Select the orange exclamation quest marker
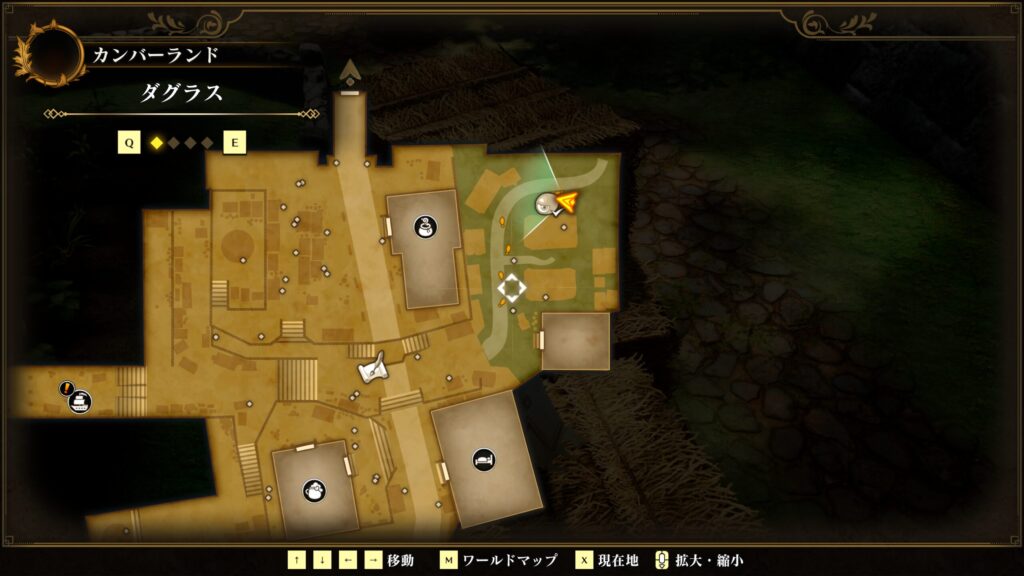1024x576 pixels. (x=67, y=388)
